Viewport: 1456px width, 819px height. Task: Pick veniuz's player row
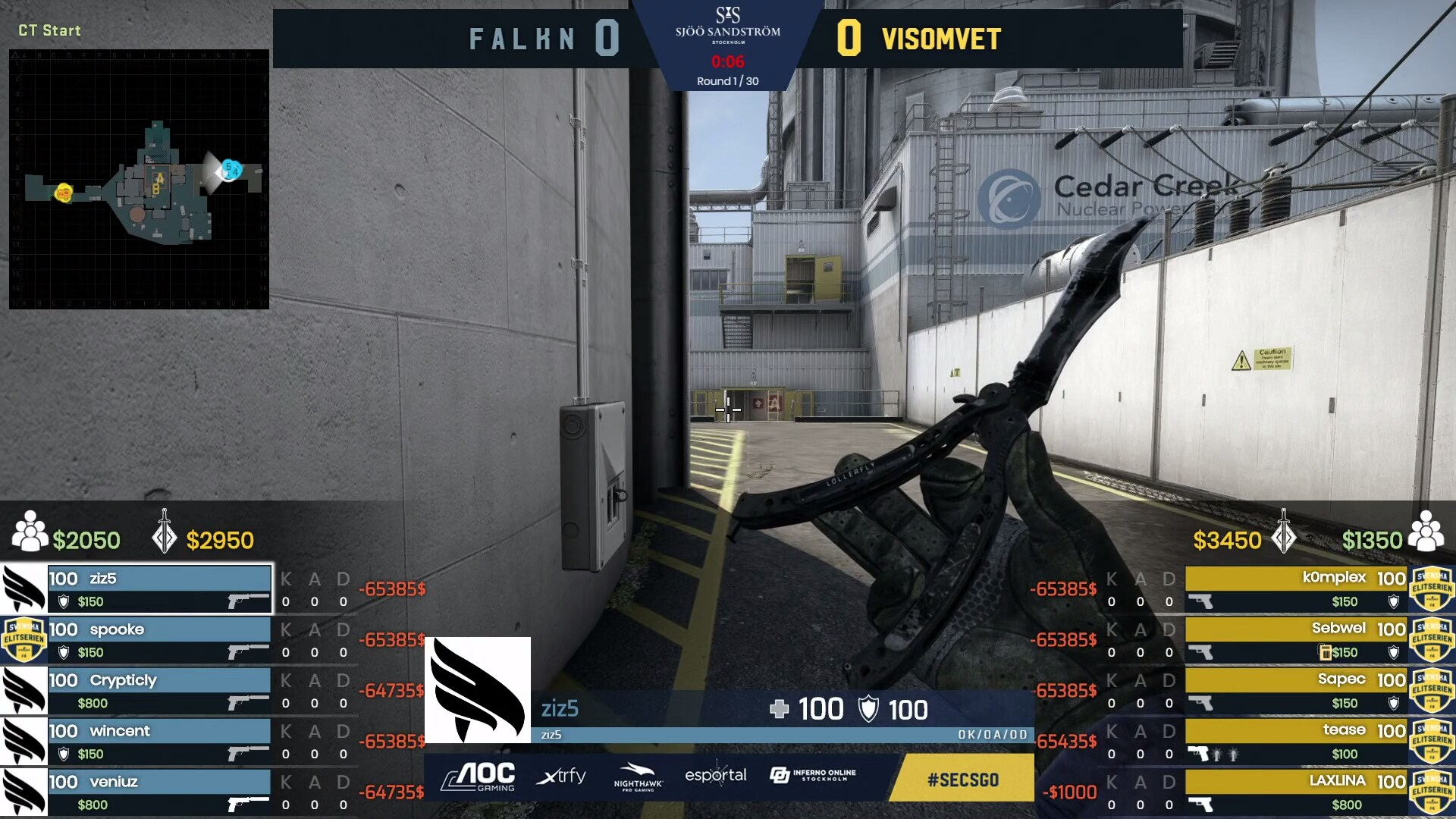159,792
